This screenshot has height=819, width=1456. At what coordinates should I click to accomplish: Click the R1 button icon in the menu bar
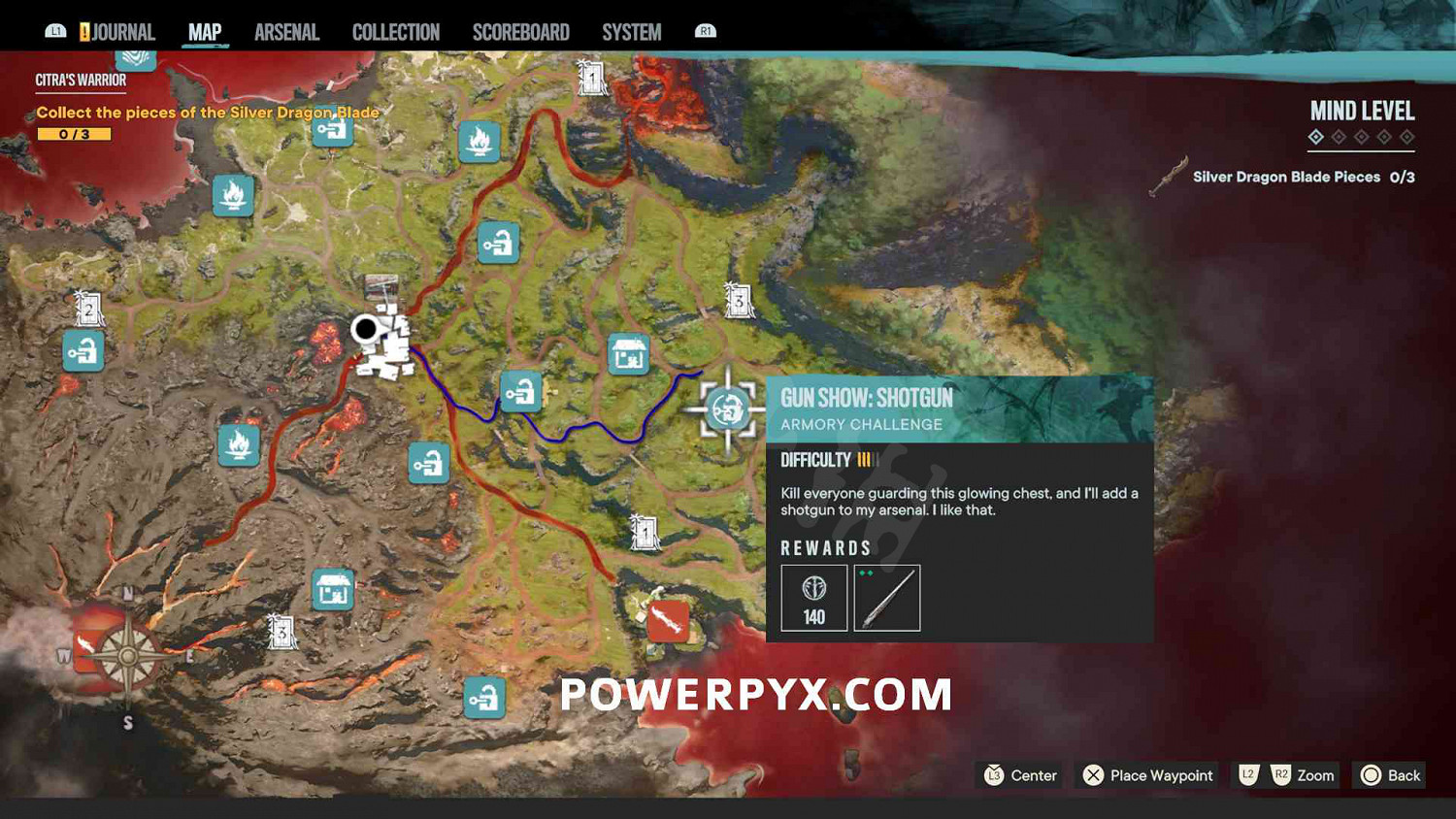[x=706, y=30]
